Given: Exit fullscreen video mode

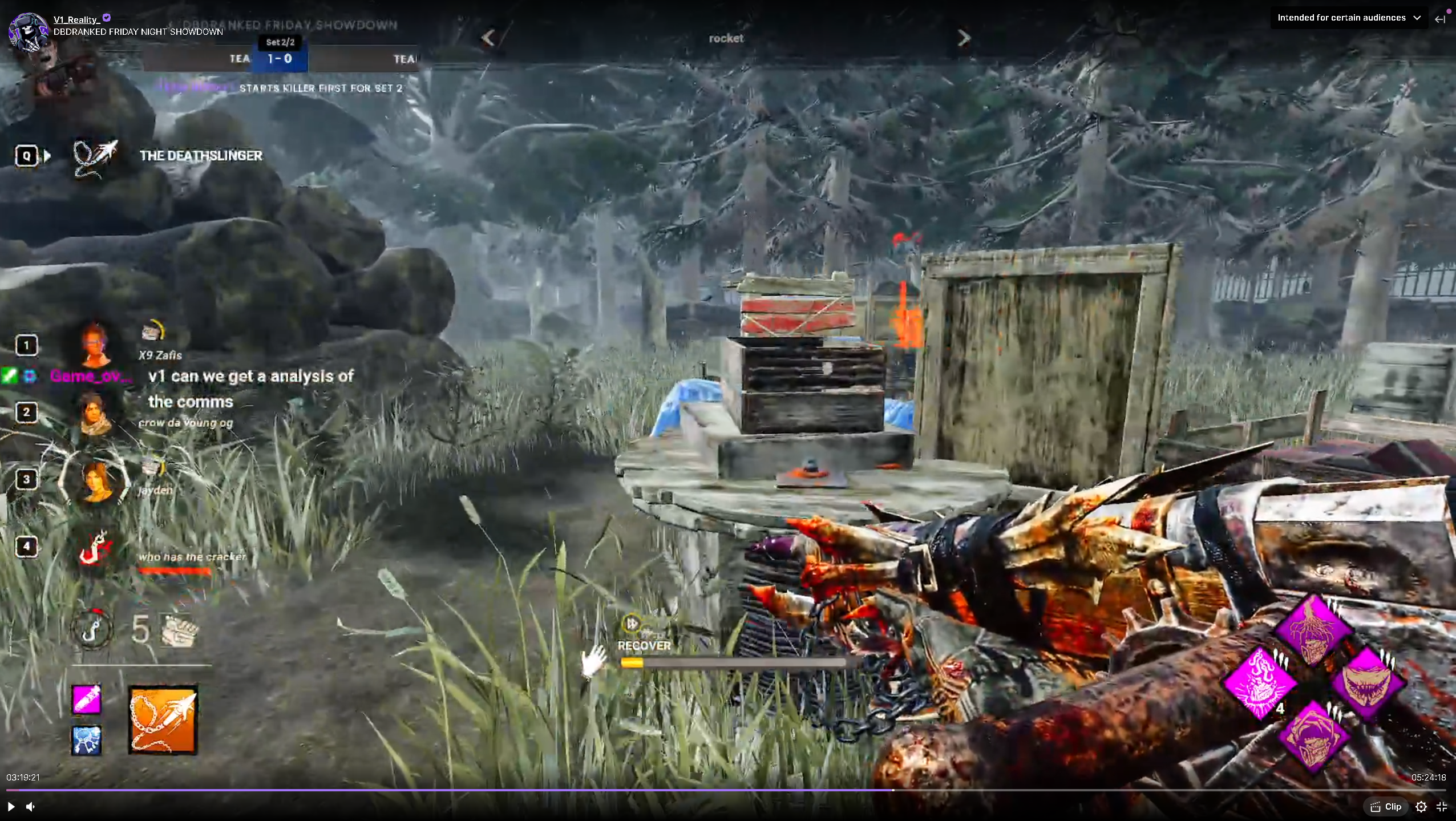Looking at the screenshot, I should coord(1442,807).
